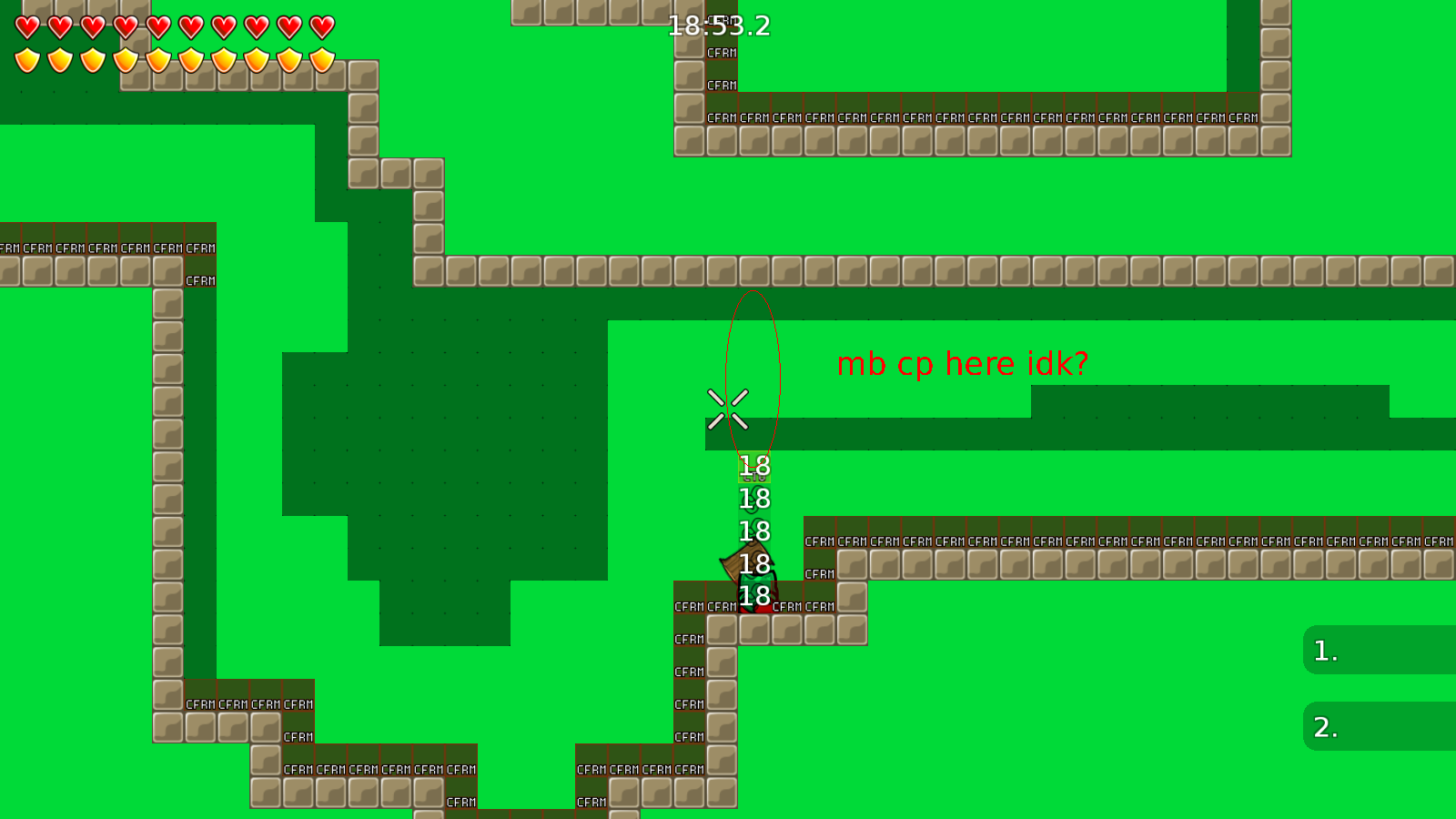This screenshot has width=1456, height=819.
Task: Select the last heart in the health row
Action: 322,25
